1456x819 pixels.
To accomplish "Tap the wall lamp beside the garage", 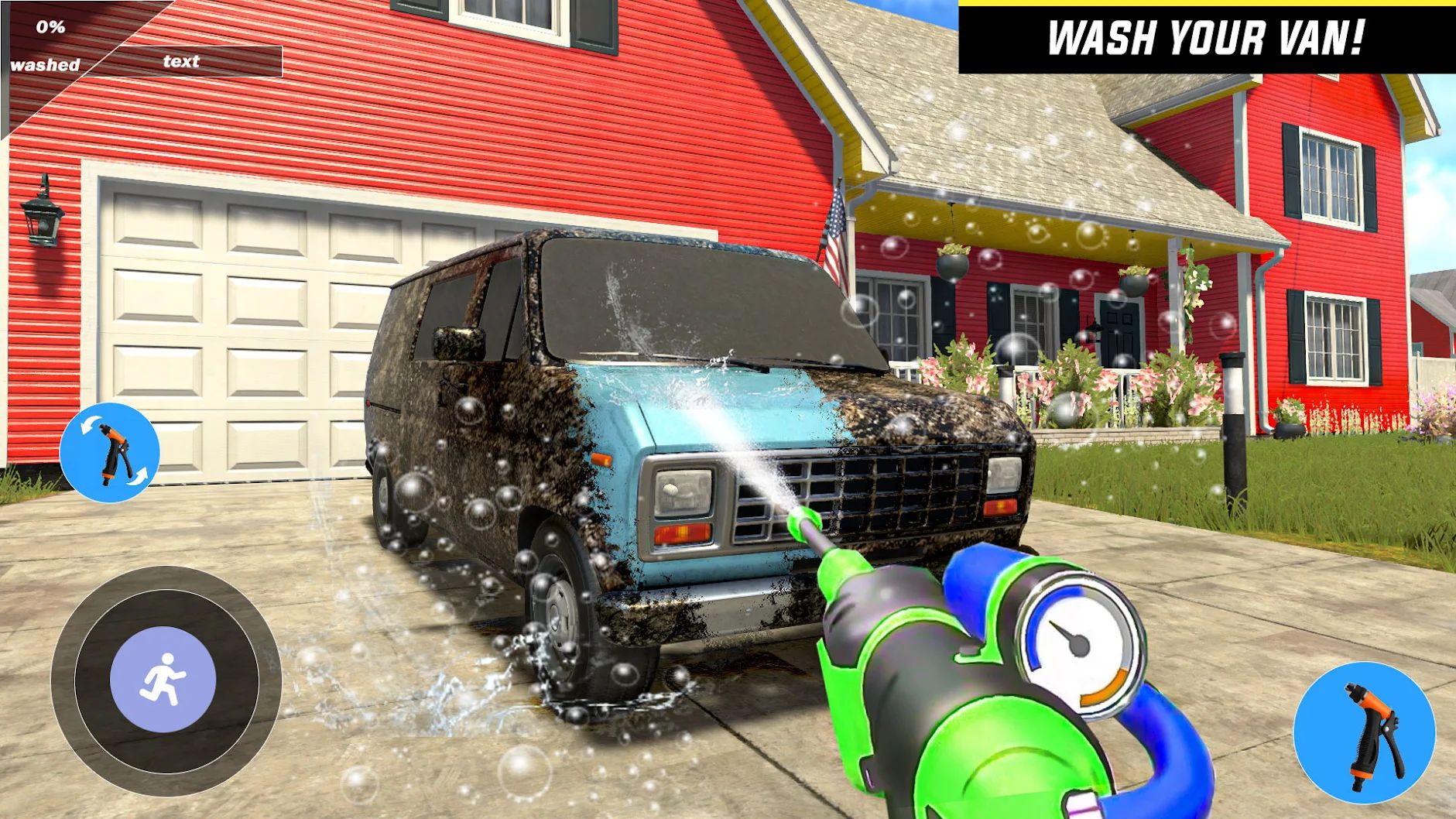I will pos(43,217).
